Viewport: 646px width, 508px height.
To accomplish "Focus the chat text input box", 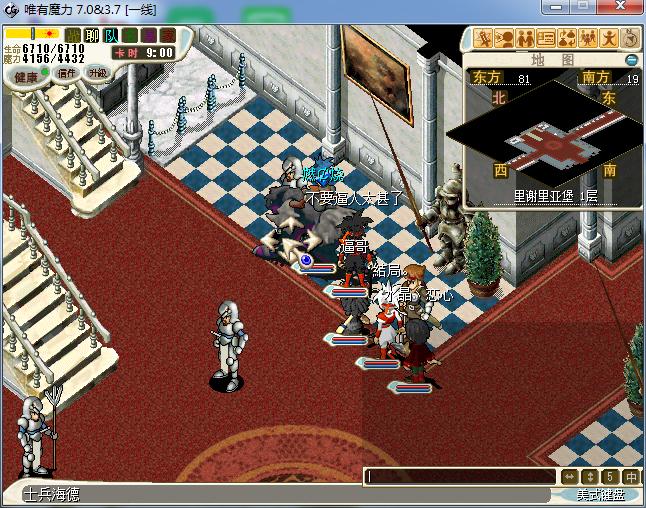I will (460, 477).
